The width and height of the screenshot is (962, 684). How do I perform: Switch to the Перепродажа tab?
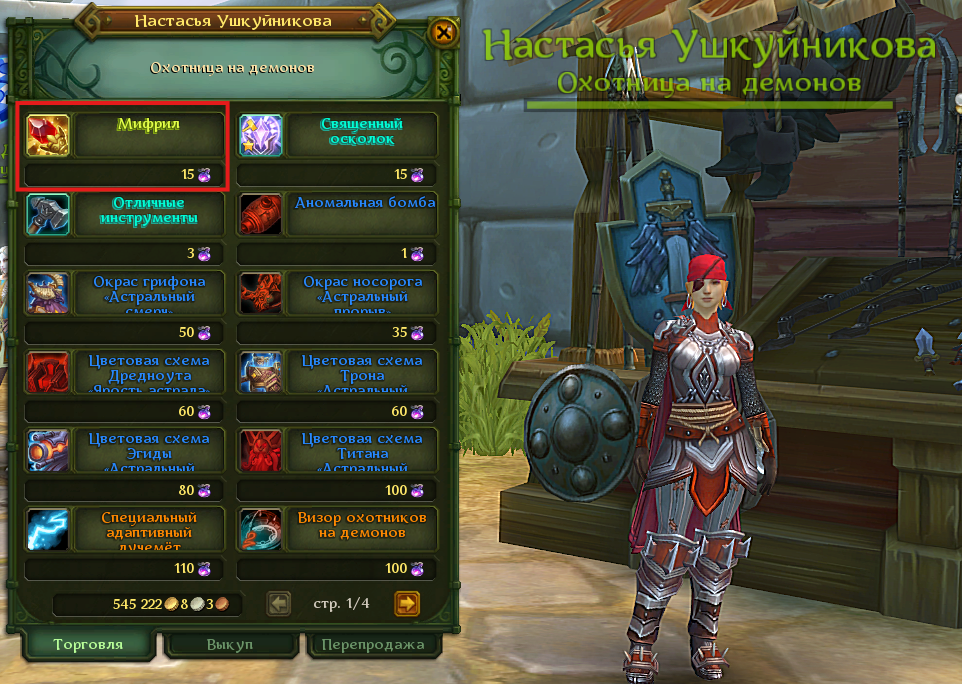click(x=374, y=645)
